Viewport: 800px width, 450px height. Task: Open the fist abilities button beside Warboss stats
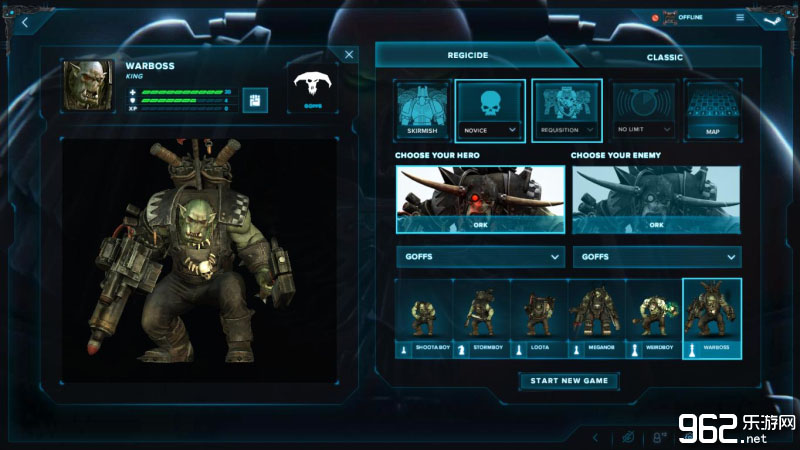[x=255, y=100]
